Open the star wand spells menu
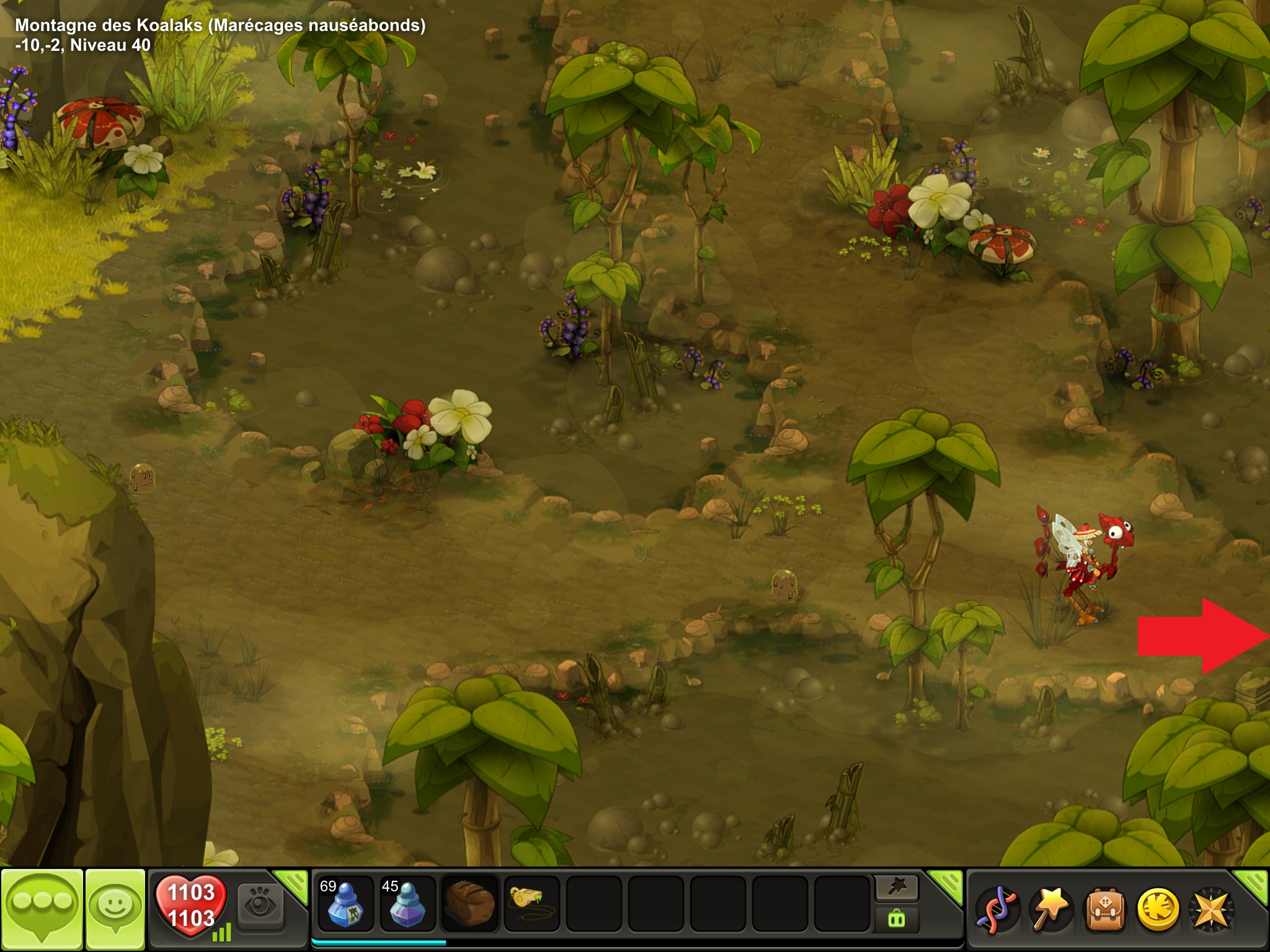The image size is (1270, 952). tap(1049, 909)
